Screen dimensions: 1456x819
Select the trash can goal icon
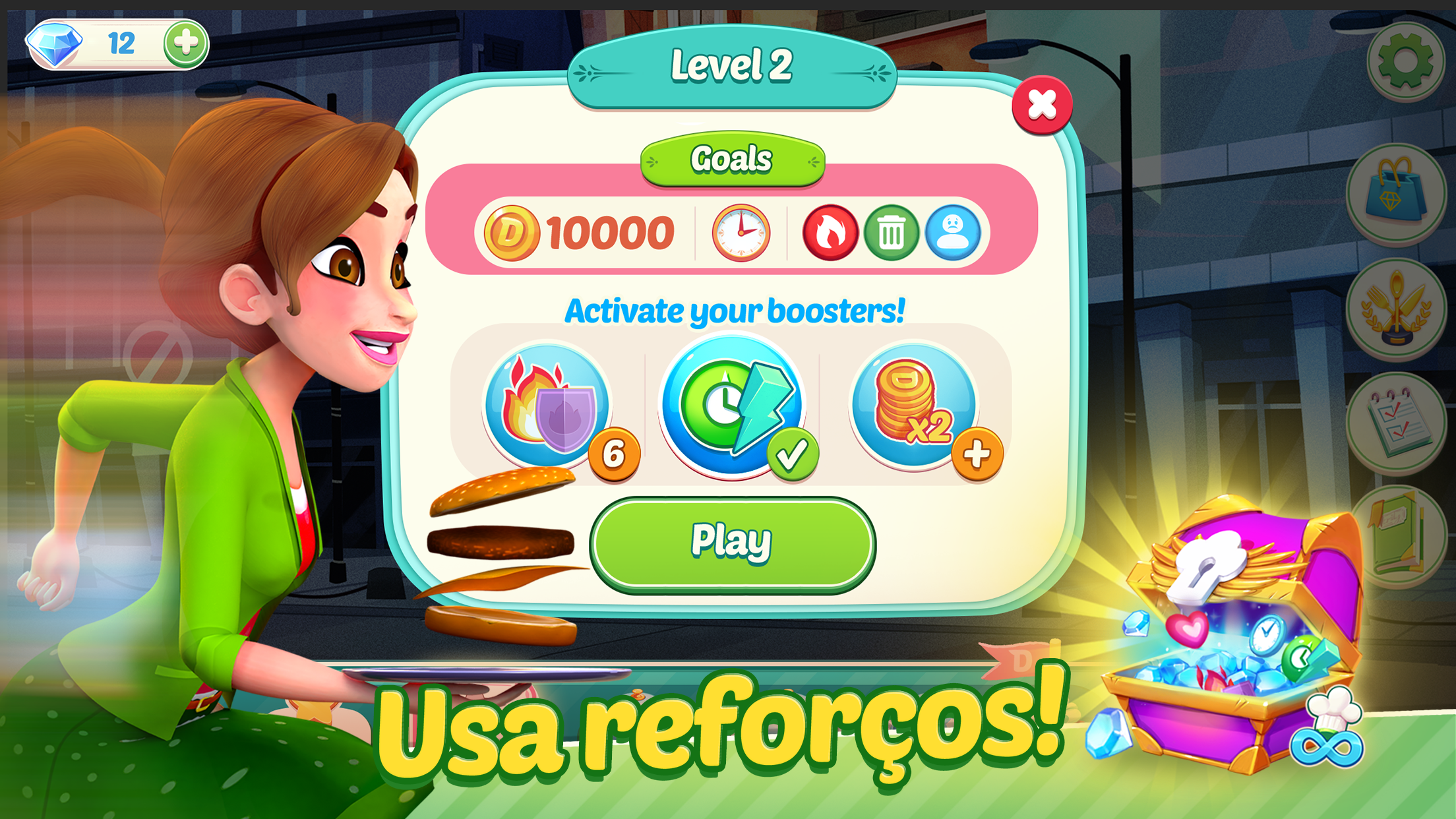tap(891, 232)
